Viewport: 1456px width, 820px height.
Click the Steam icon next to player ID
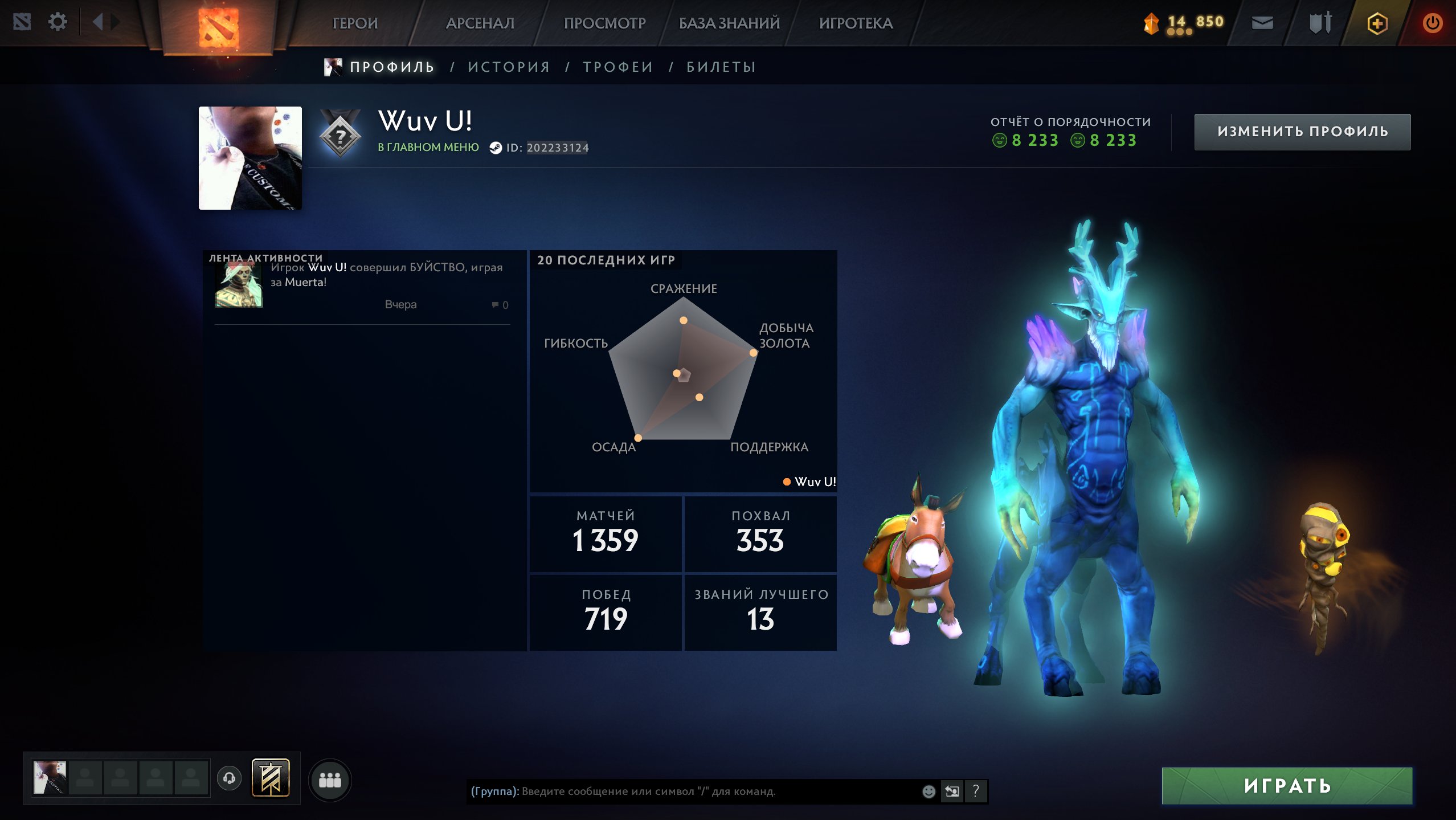[x=496, y=147]
